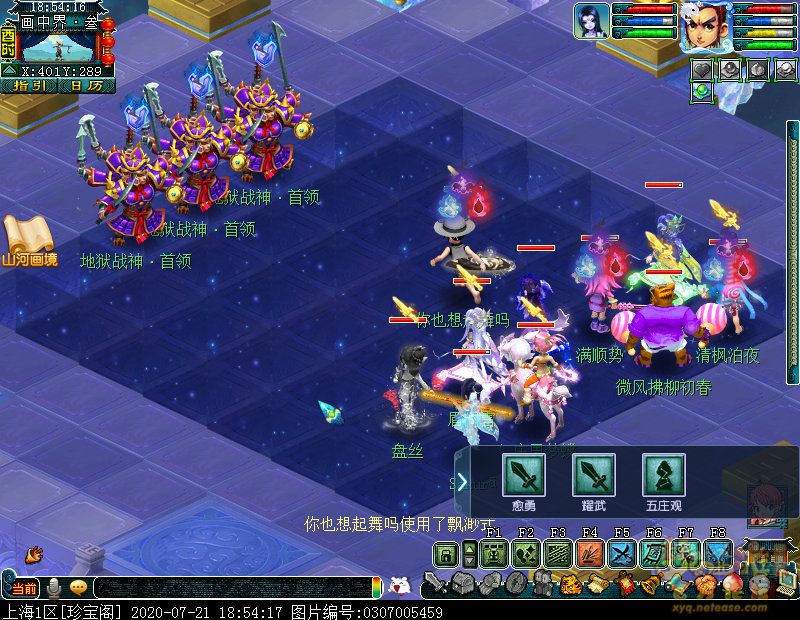This screenshot has width=800, height=620.
Task: Toggle the hotbar lock button
Action: tap(446, 554)
